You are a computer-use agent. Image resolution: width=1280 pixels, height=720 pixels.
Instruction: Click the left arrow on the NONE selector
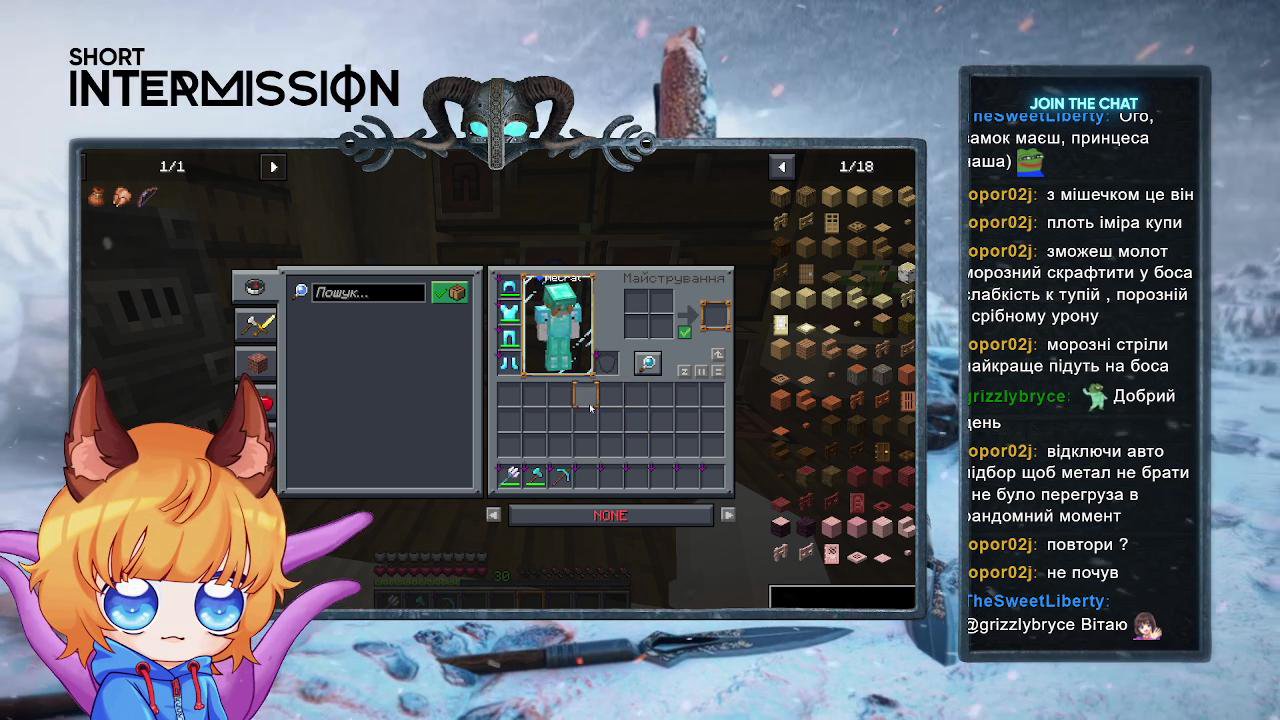pos(493,514)
